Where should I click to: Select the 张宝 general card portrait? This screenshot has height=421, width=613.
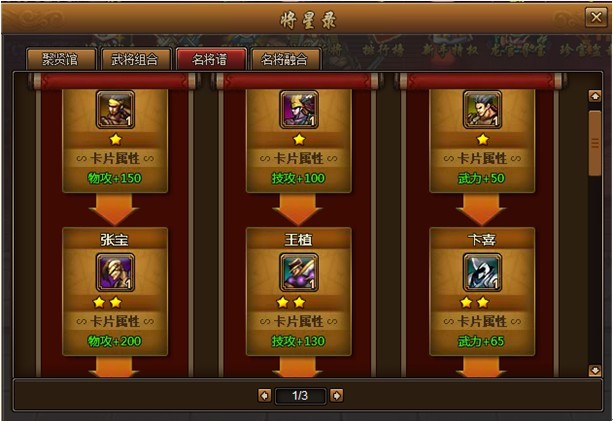(x=114, y=271)
